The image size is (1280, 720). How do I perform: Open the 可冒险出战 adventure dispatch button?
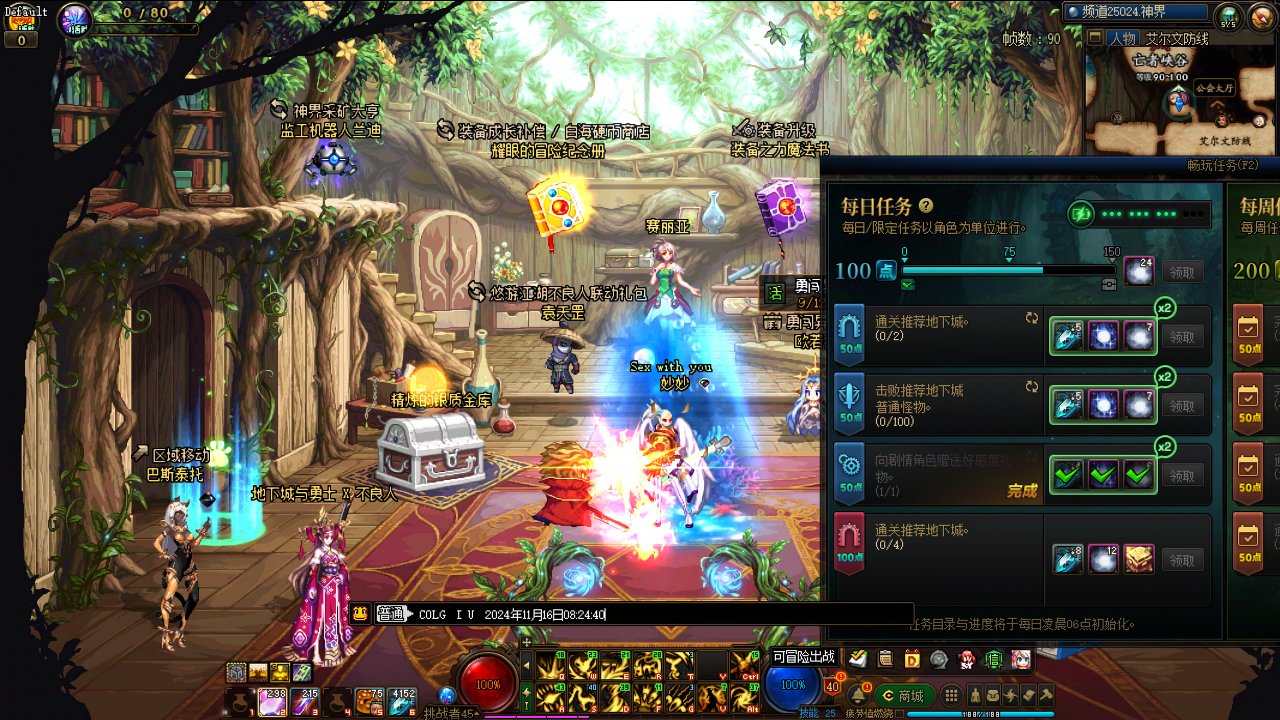803,657
